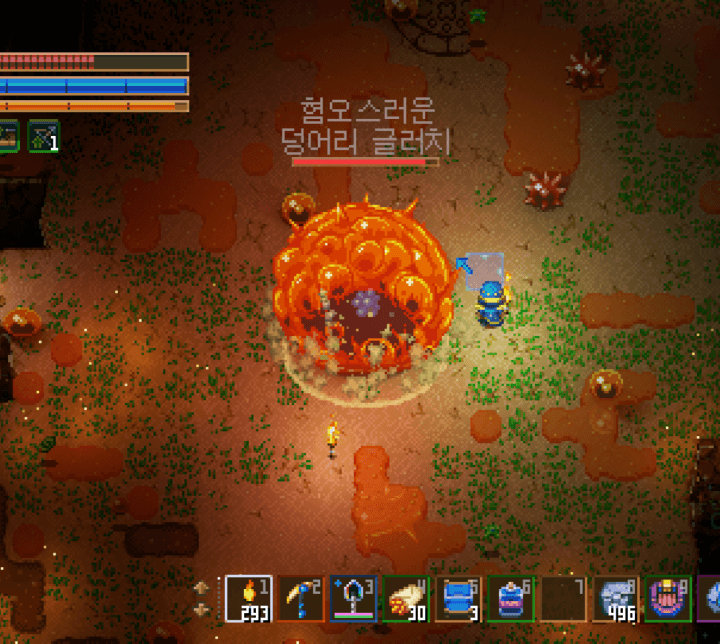Viewport: 720px width, 644px height.
Task: Choose the purple striped pot slot
Action: click(x=668, y=598)
